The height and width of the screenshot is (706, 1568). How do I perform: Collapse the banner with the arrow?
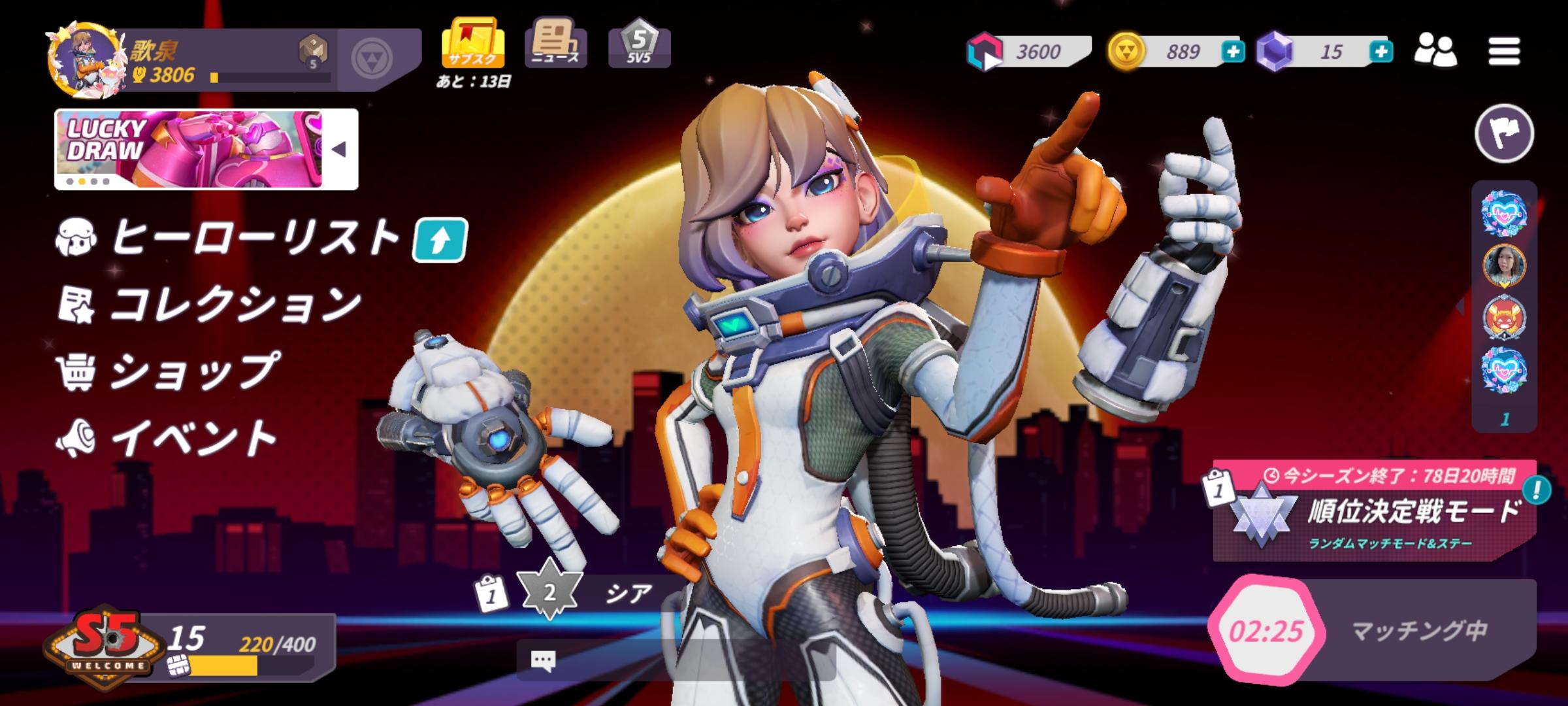[x=339, y=150]
